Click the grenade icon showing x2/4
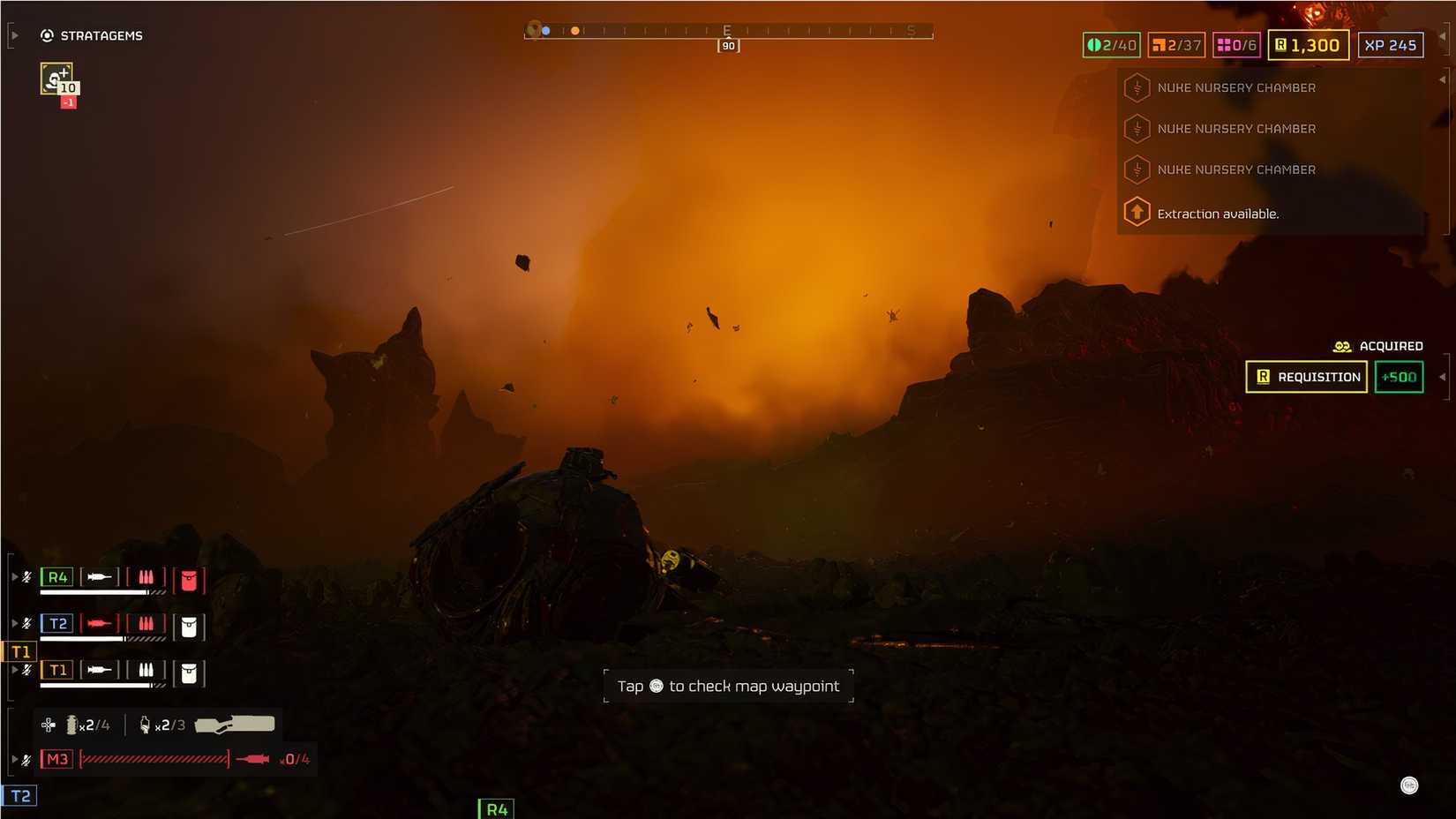The image size is (1456, 819). pyautogui.click(x=71, y=725)
